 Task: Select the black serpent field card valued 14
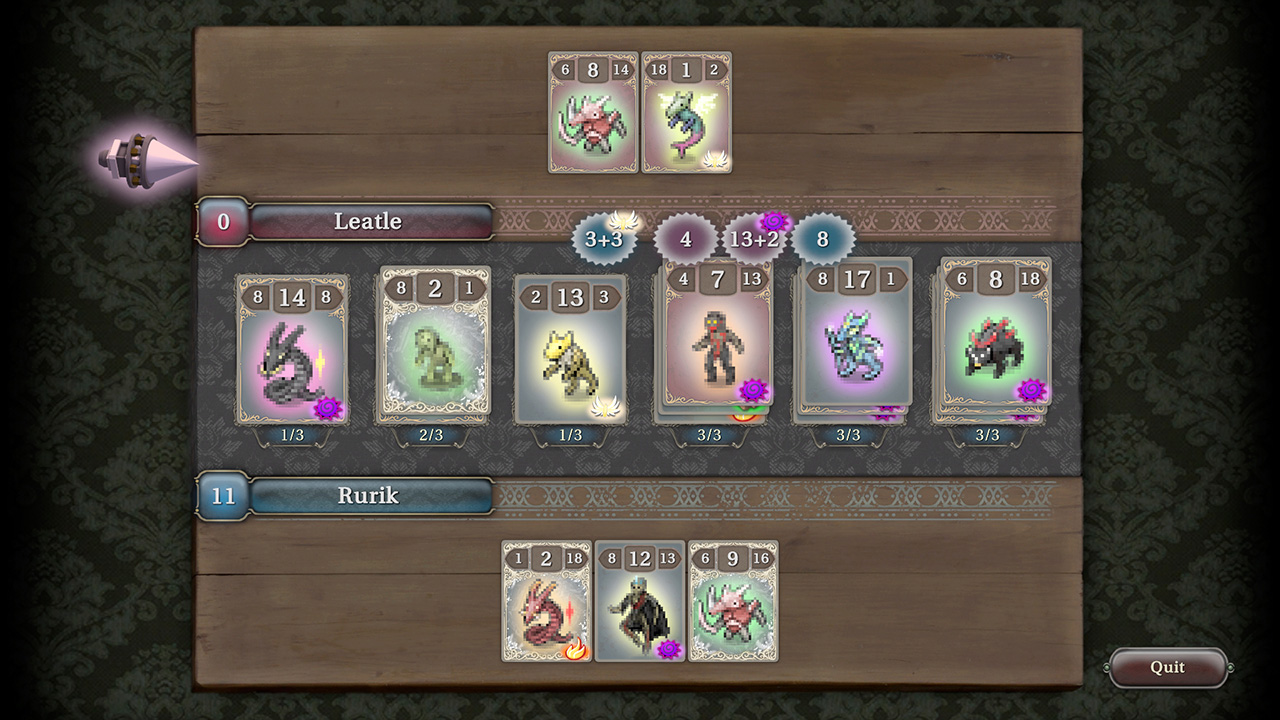[292, 350]
